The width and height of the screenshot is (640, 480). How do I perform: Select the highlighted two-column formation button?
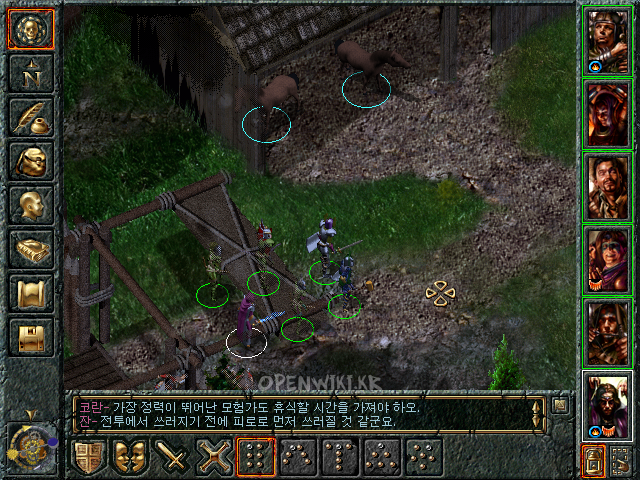click(x=255, y=457)
